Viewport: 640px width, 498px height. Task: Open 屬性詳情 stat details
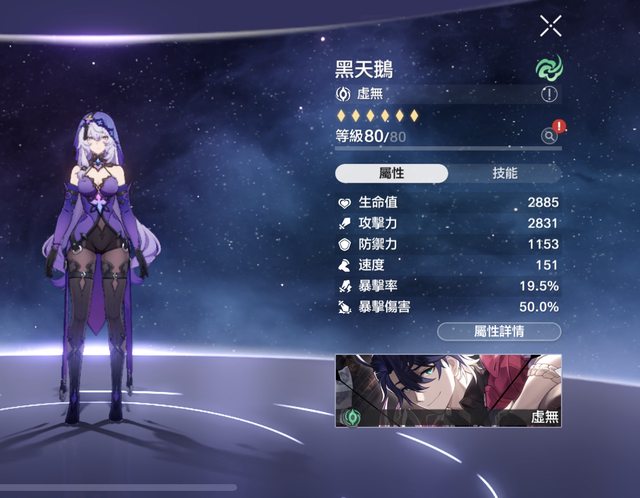(499, 331)
